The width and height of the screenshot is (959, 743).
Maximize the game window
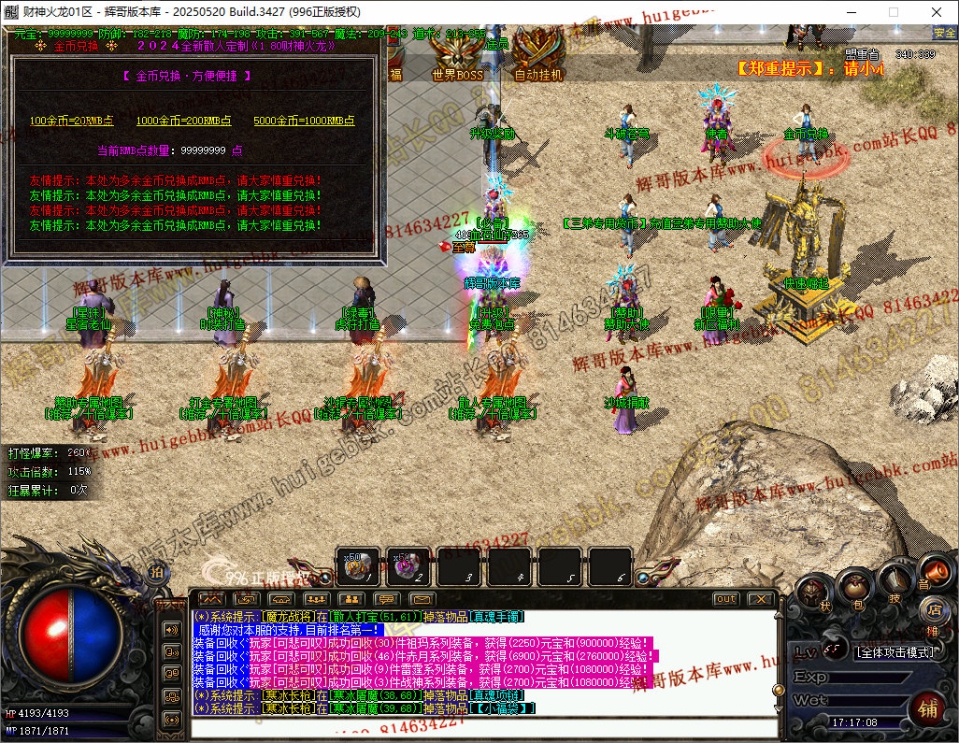click(893, 12)
